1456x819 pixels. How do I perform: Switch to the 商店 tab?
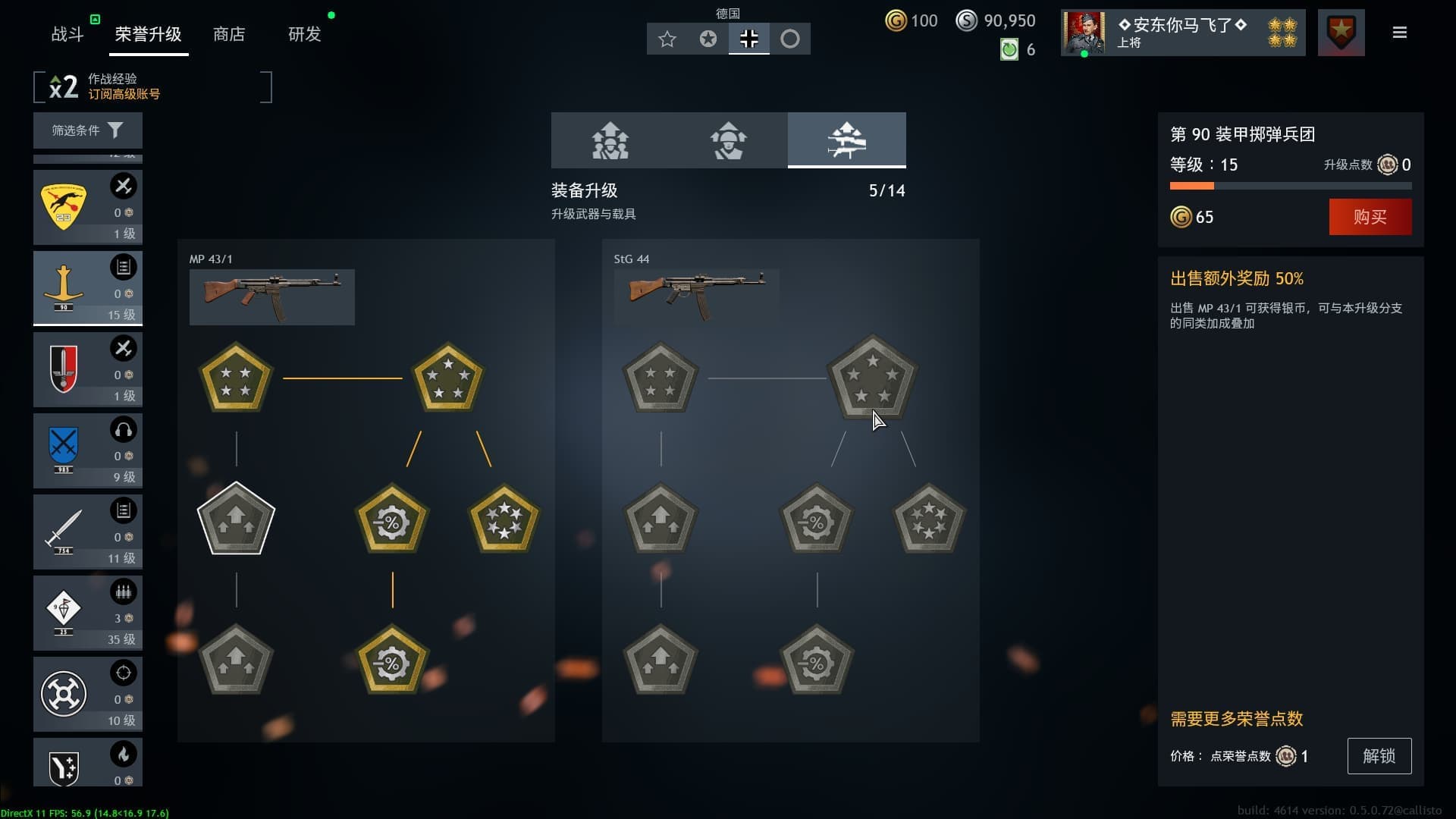point(230,34)
